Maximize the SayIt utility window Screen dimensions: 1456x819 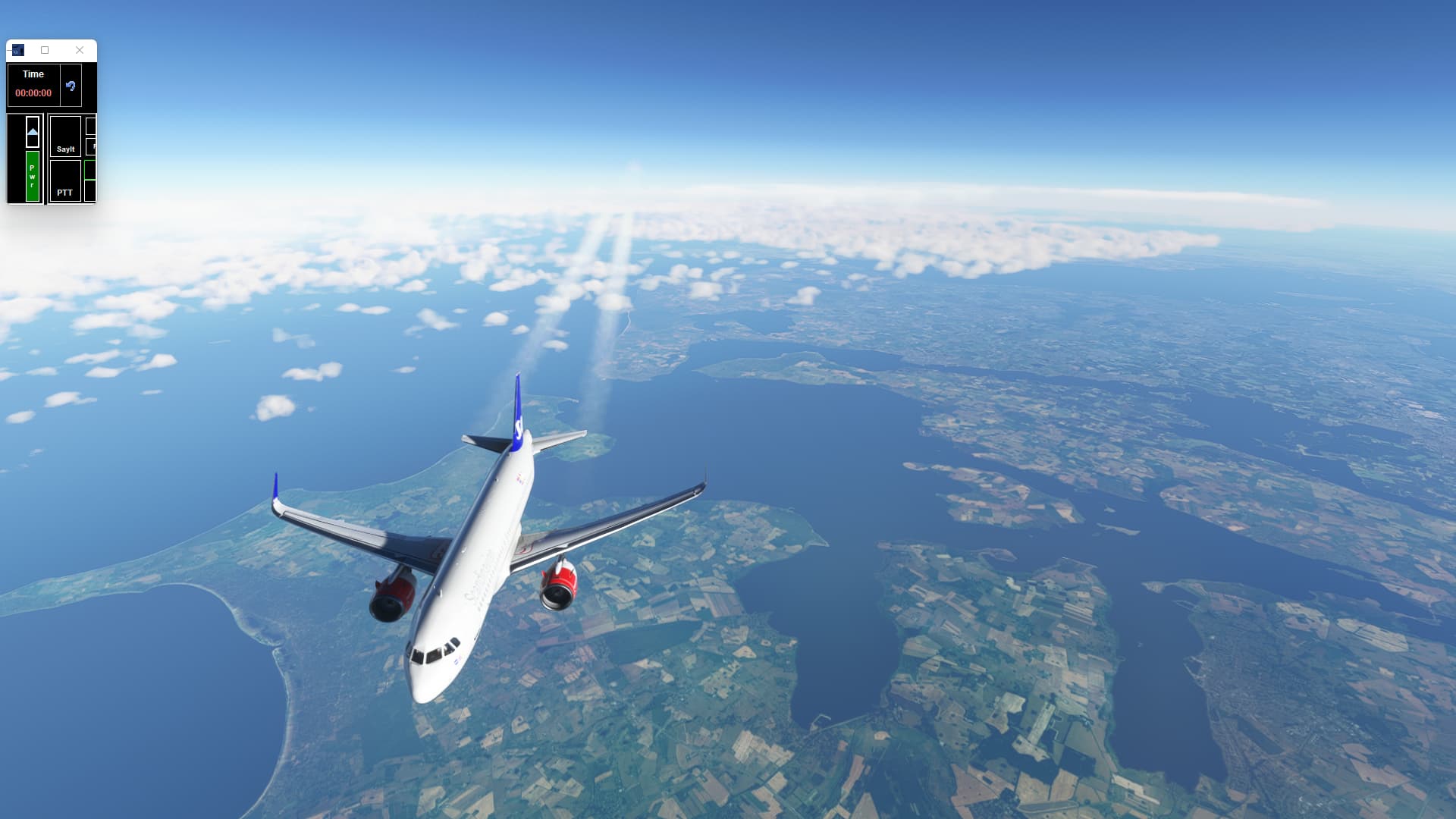tap(45, 50)
